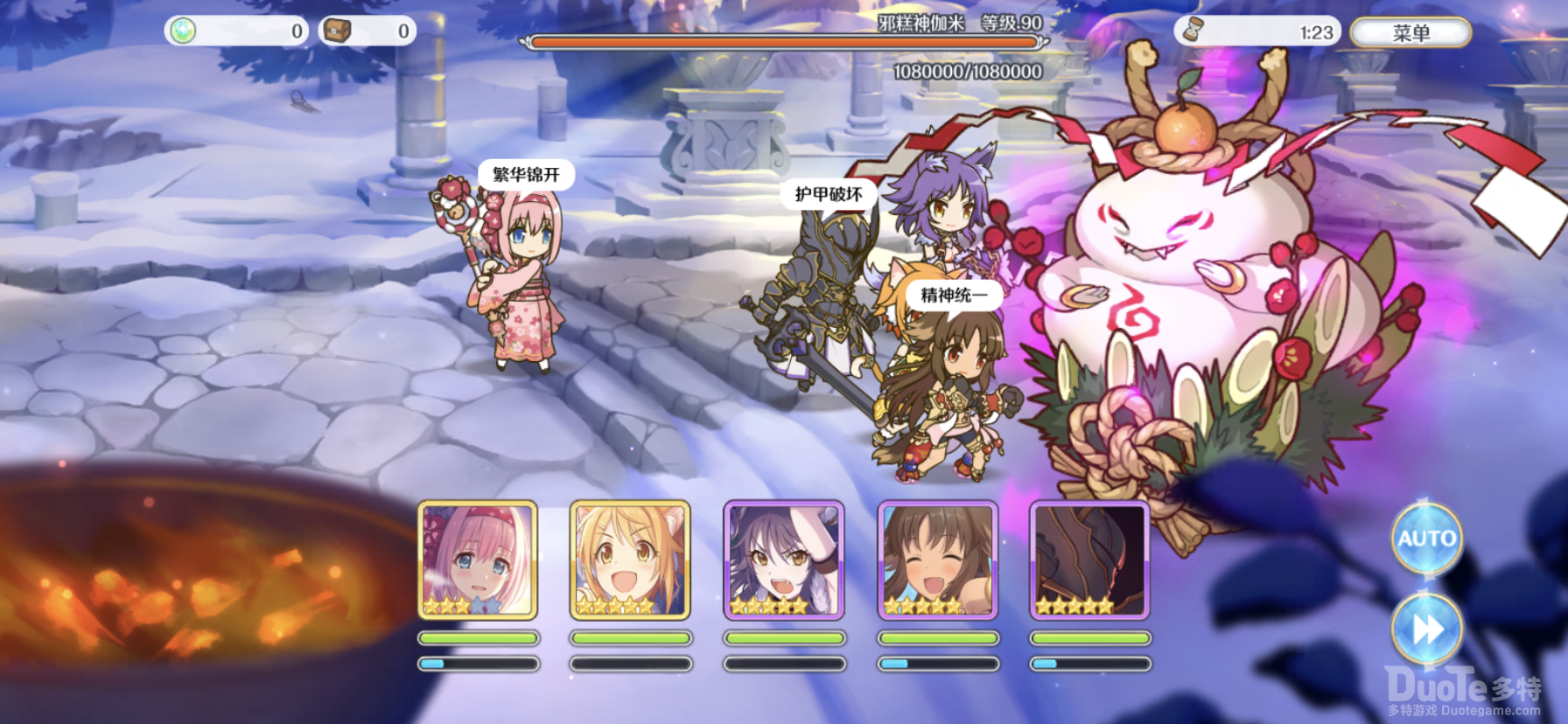
Task: Select the dark armored knight portrait
Action: (x=1089, y=560)
